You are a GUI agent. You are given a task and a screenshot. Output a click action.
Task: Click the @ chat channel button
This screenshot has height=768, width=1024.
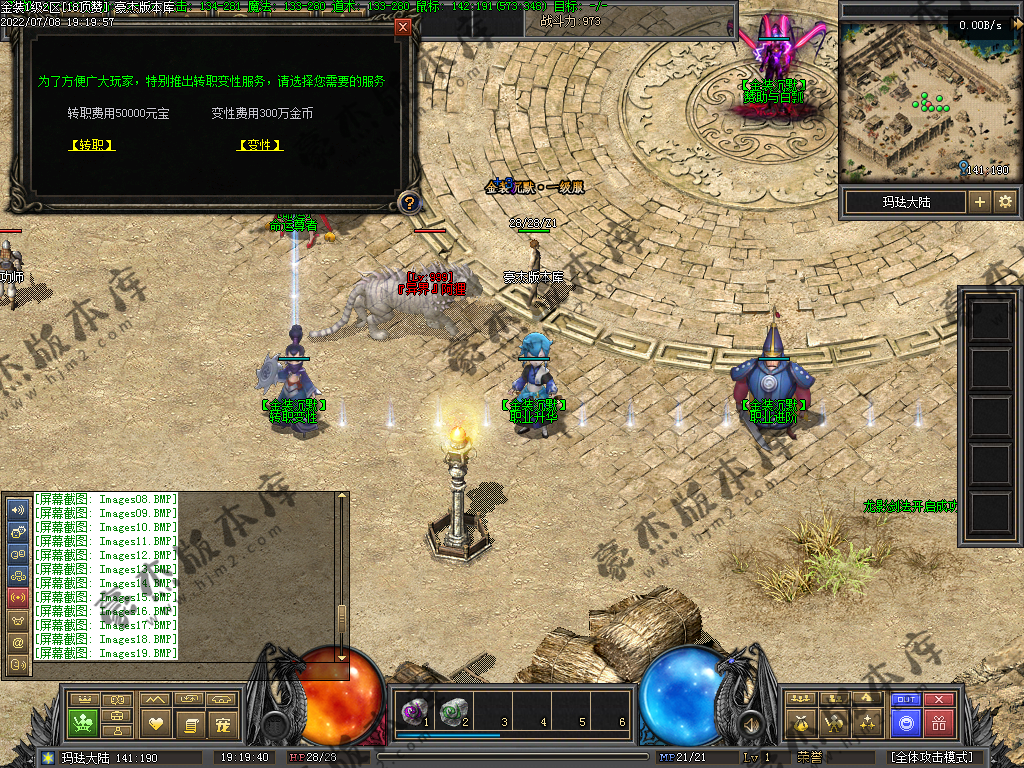point(18,641)
